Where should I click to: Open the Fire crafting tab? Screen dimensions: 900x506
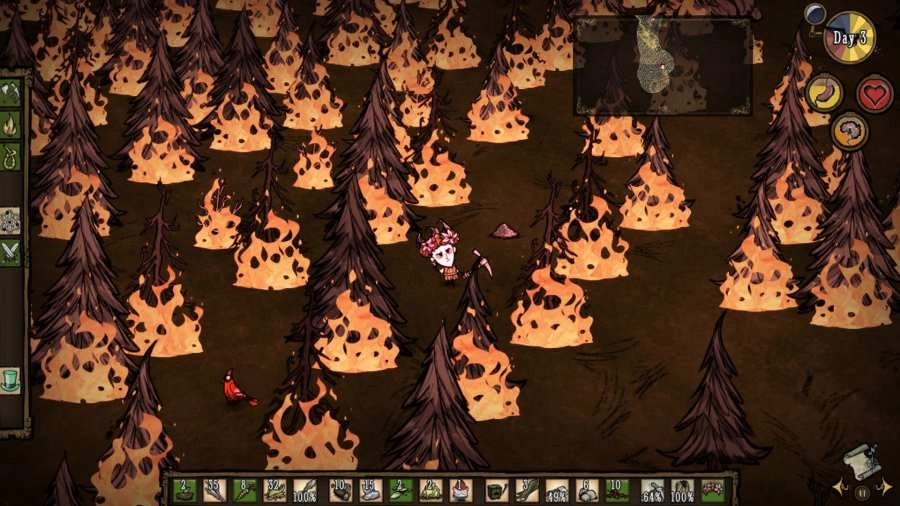pyautogui.click(x=10, y=124)
